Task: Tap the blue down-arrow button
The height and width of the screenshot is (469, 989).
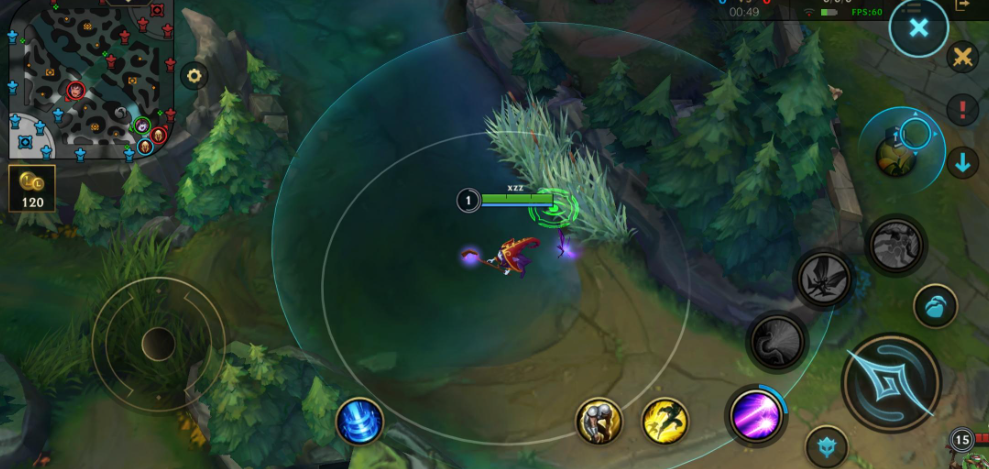Action: pyautogui.click(x=964, y=162)
